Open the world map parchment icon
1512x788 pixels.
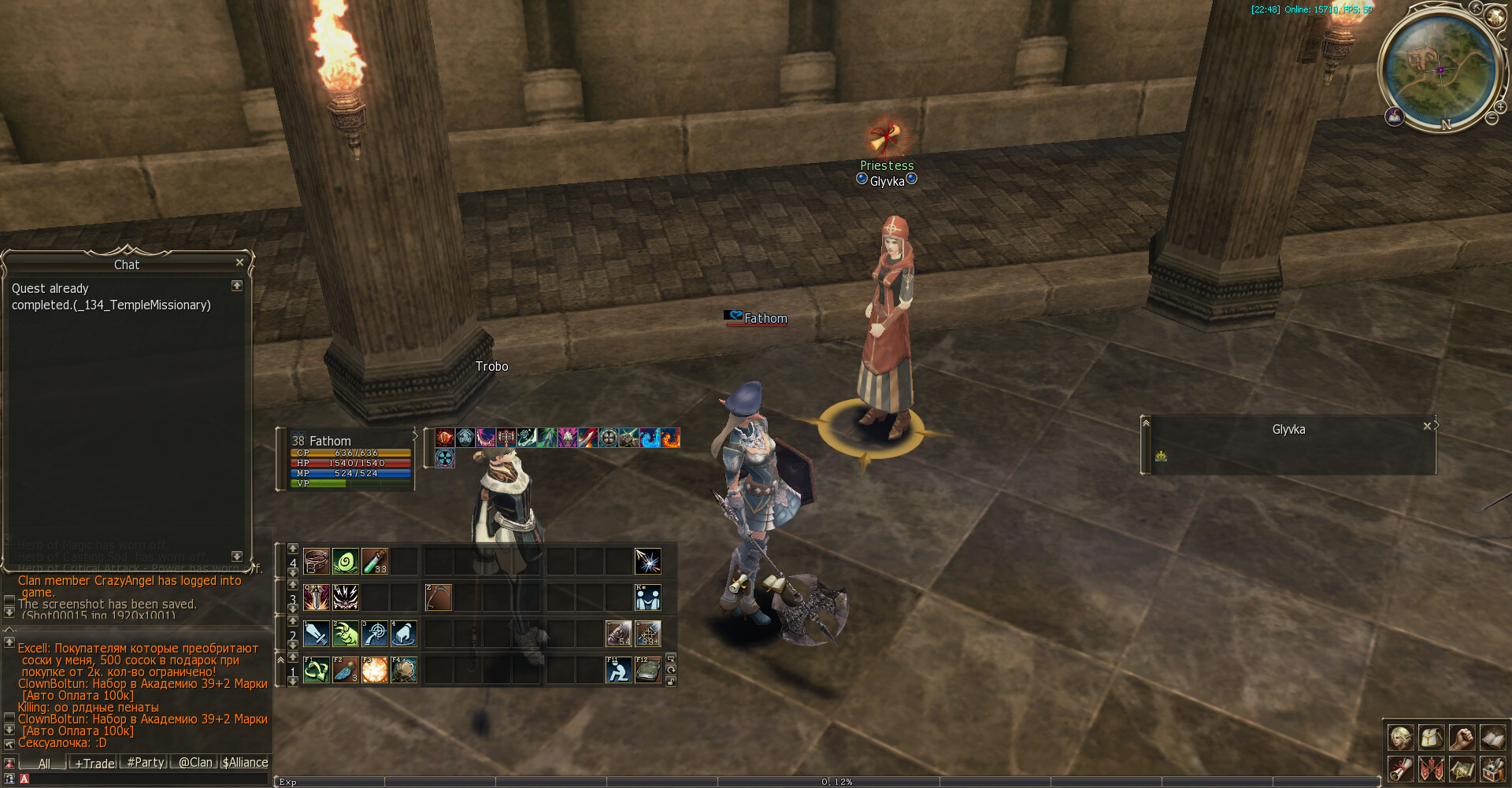coord(1462,768)
